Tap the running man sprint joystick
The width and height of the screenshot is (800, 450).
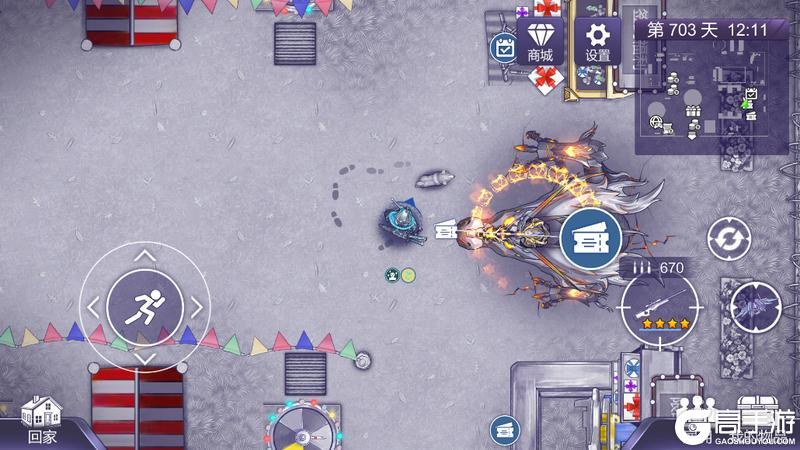(144, 305)
